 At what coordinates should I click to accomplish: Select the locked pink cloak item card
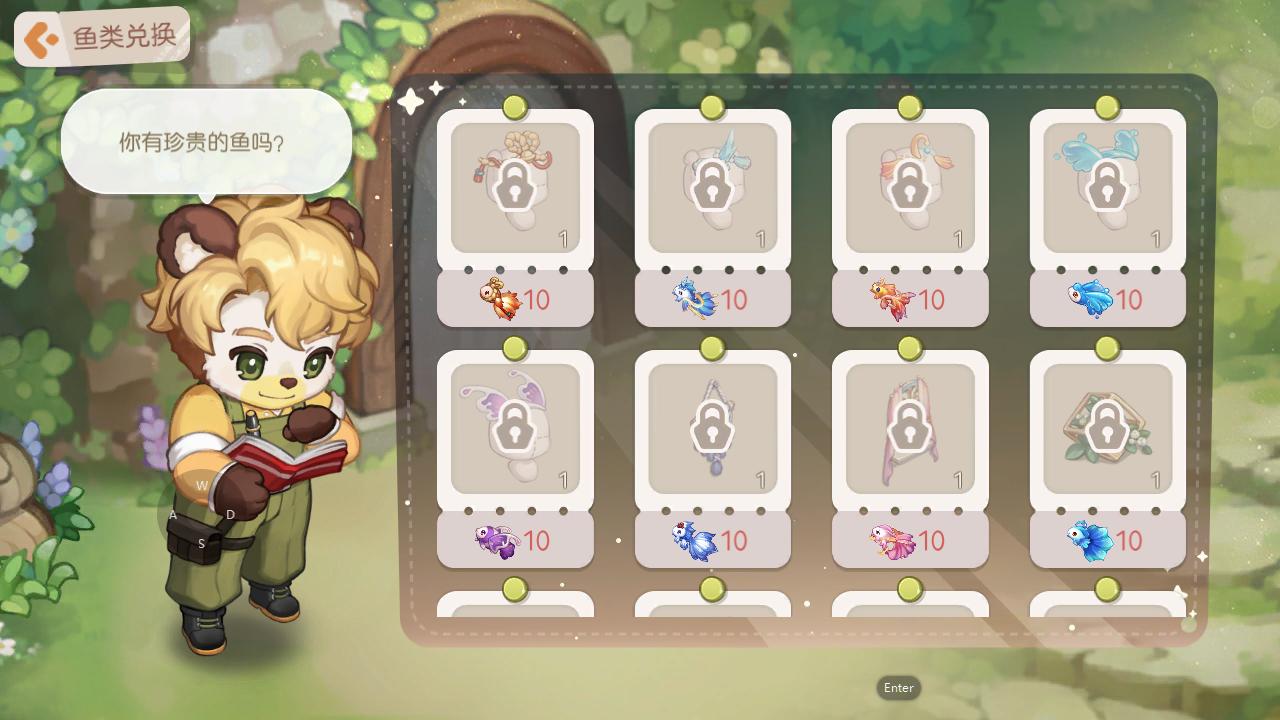(909, 429)
